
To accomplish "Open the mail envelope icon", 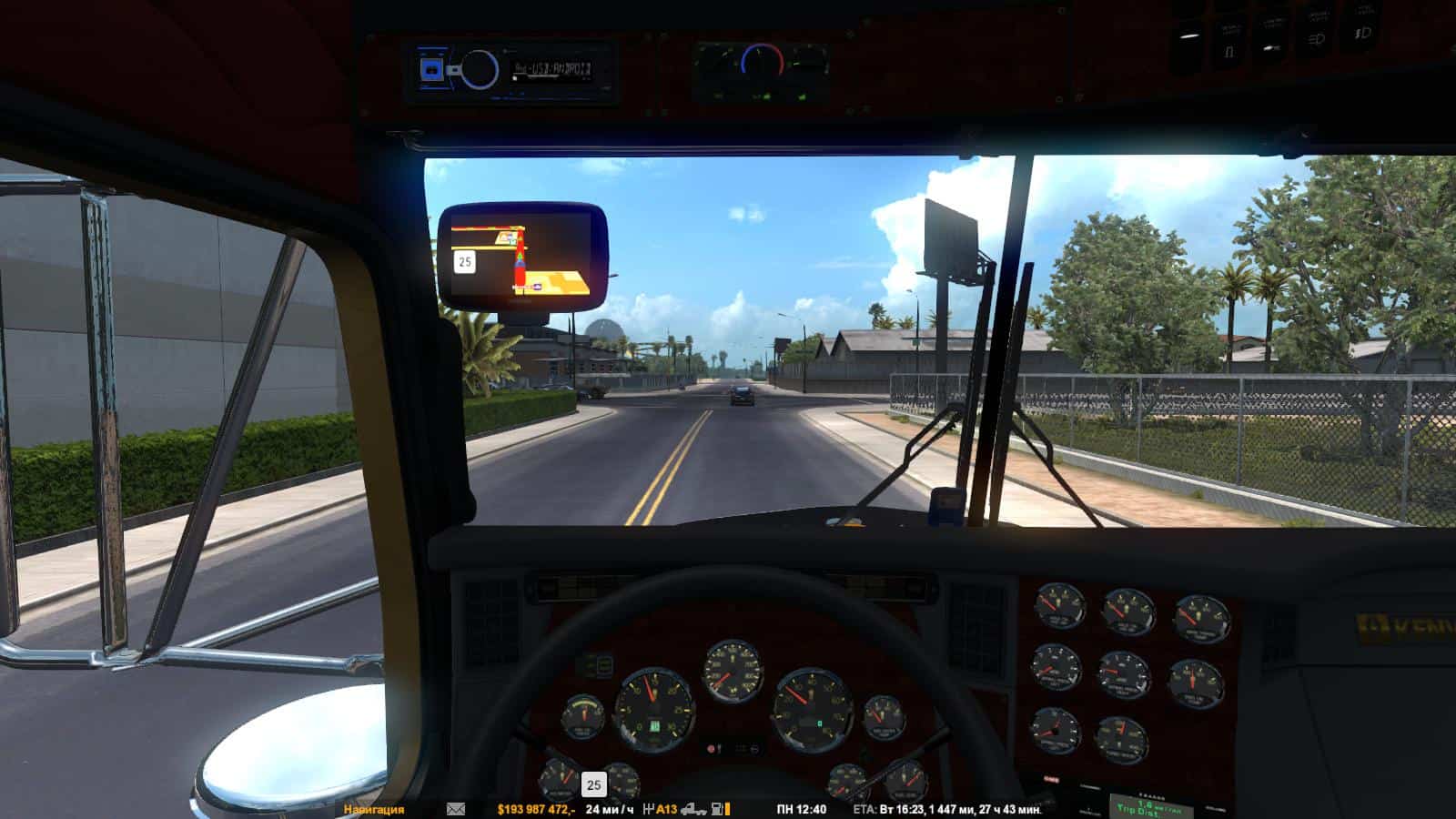I will pos(456,809).
